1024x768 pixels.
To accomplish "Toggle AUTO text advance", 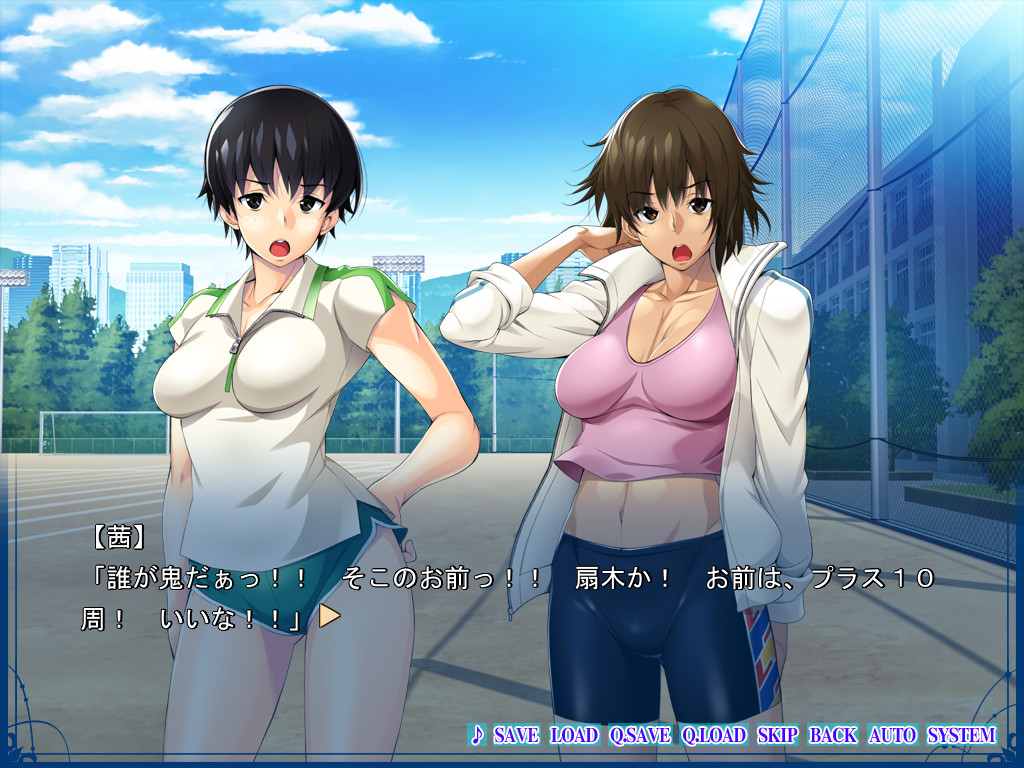I will coord(892,735).
